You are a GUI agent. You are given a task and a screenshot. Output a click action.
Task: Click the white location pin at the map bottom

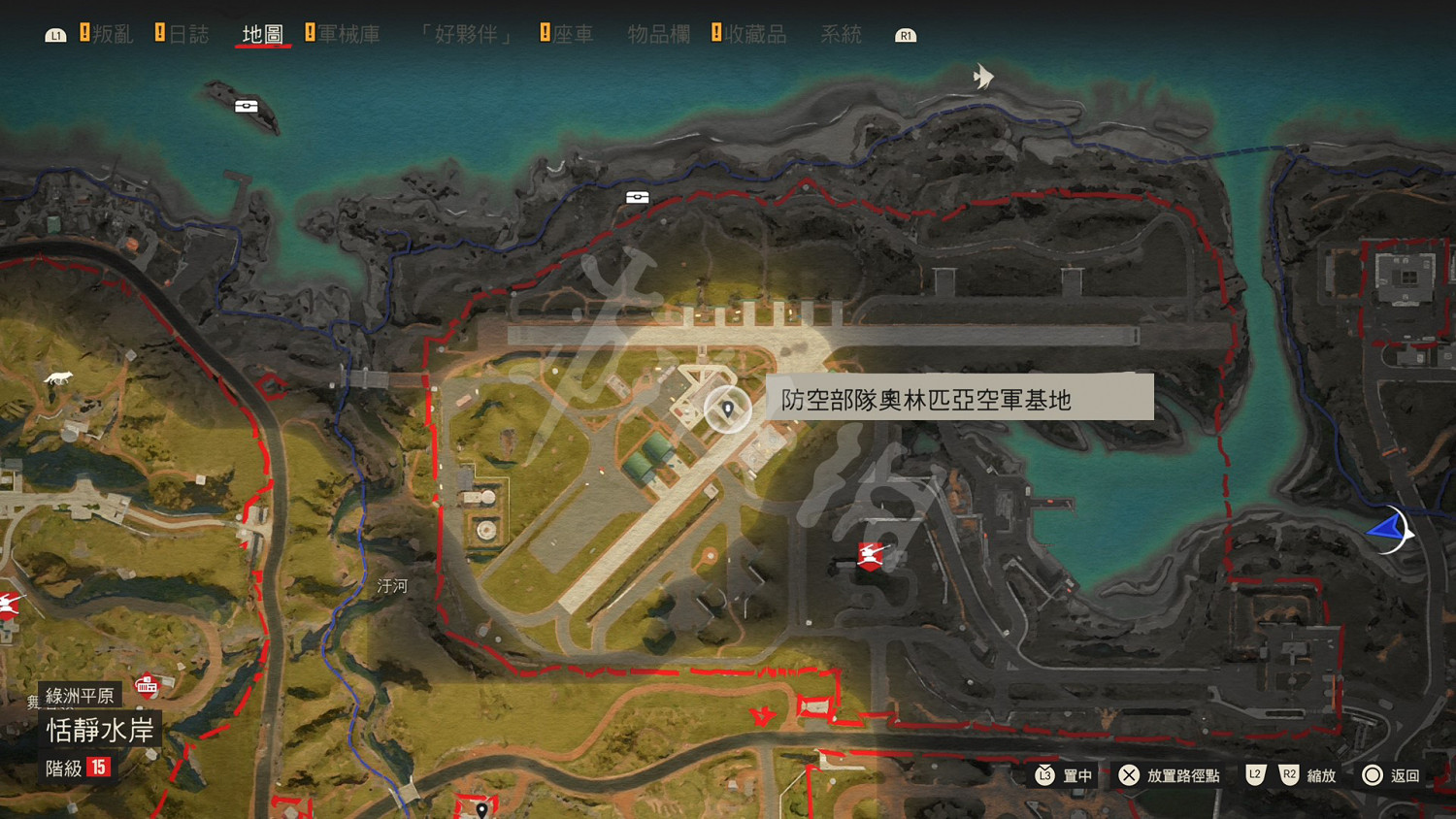(x=482, y=807)
